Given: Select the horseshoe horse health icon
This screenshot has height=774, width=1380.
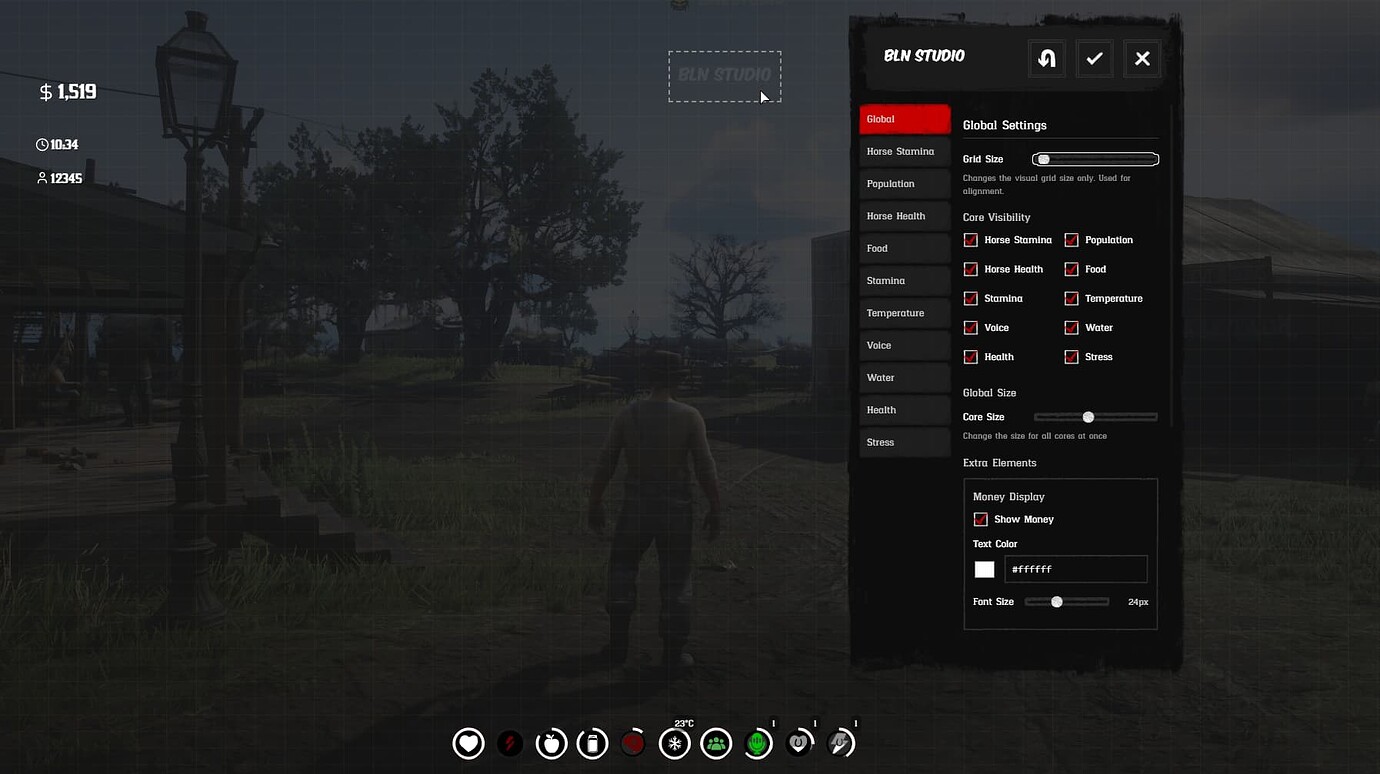Looking at the screenshot, I should pyautogui.click(x=799, y=742).
